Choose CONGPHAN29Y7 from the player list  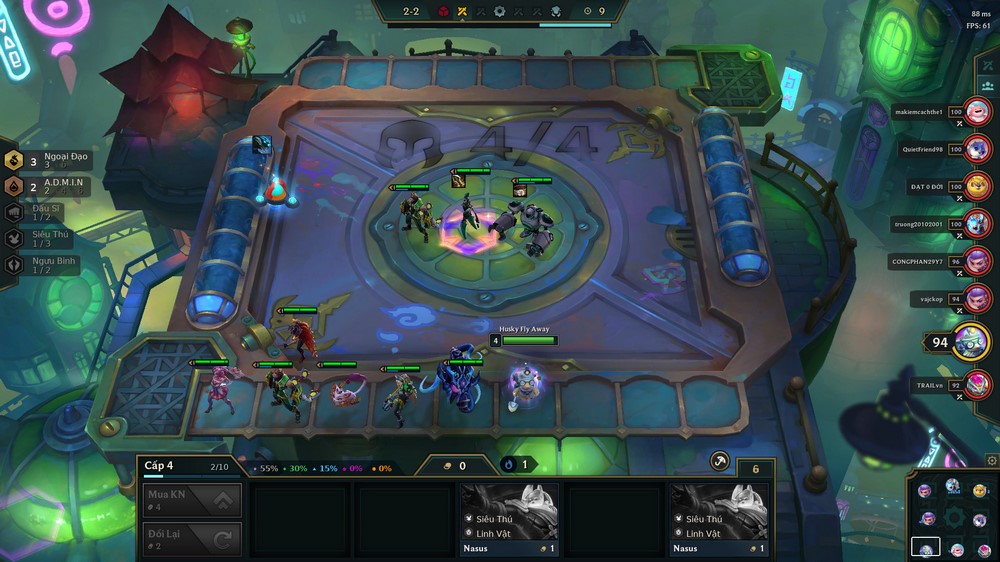tap(977, 261)
